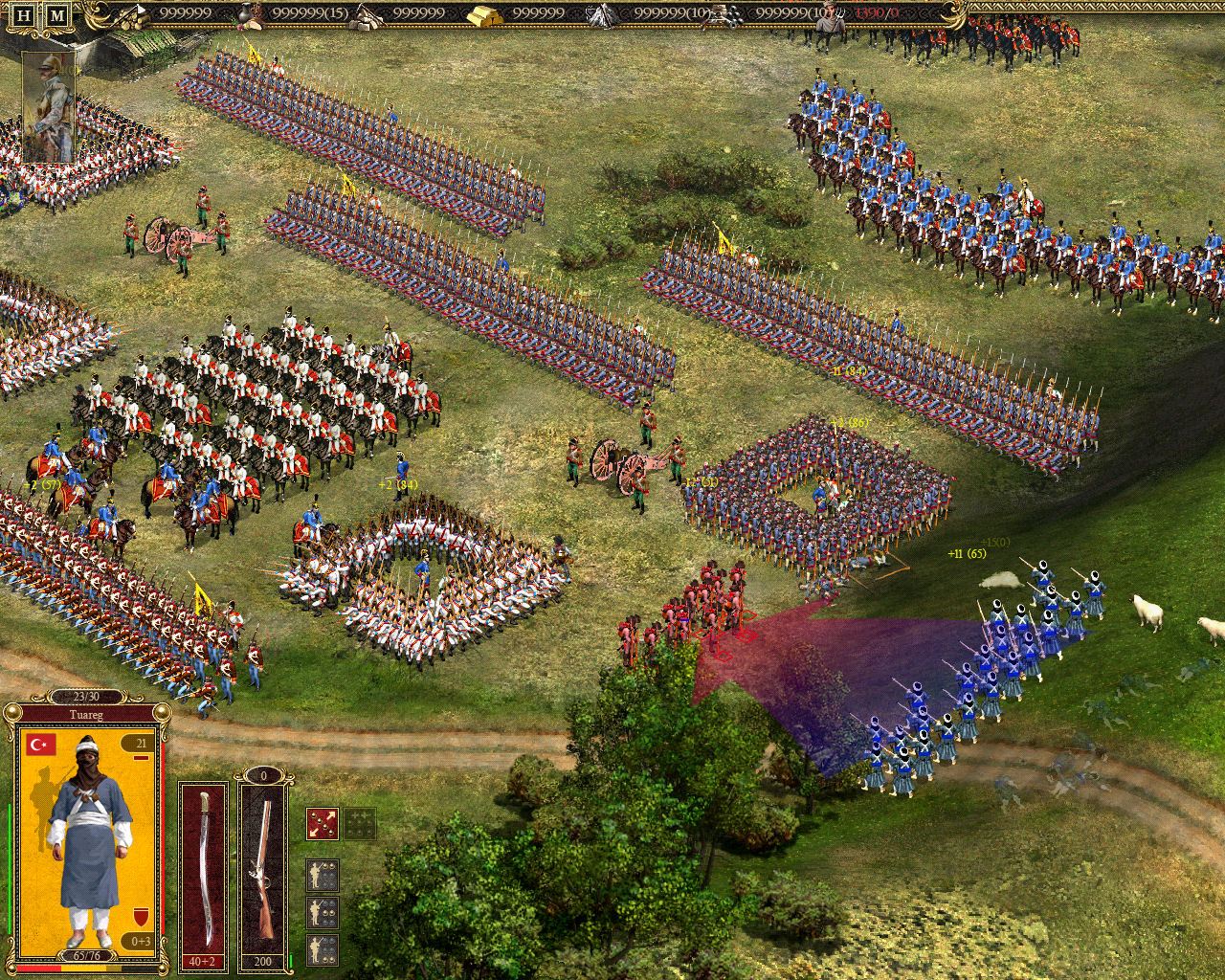Select the scatter formation icon with red arrows
This screenshot has height=980, width=1225.
(321, 823)
